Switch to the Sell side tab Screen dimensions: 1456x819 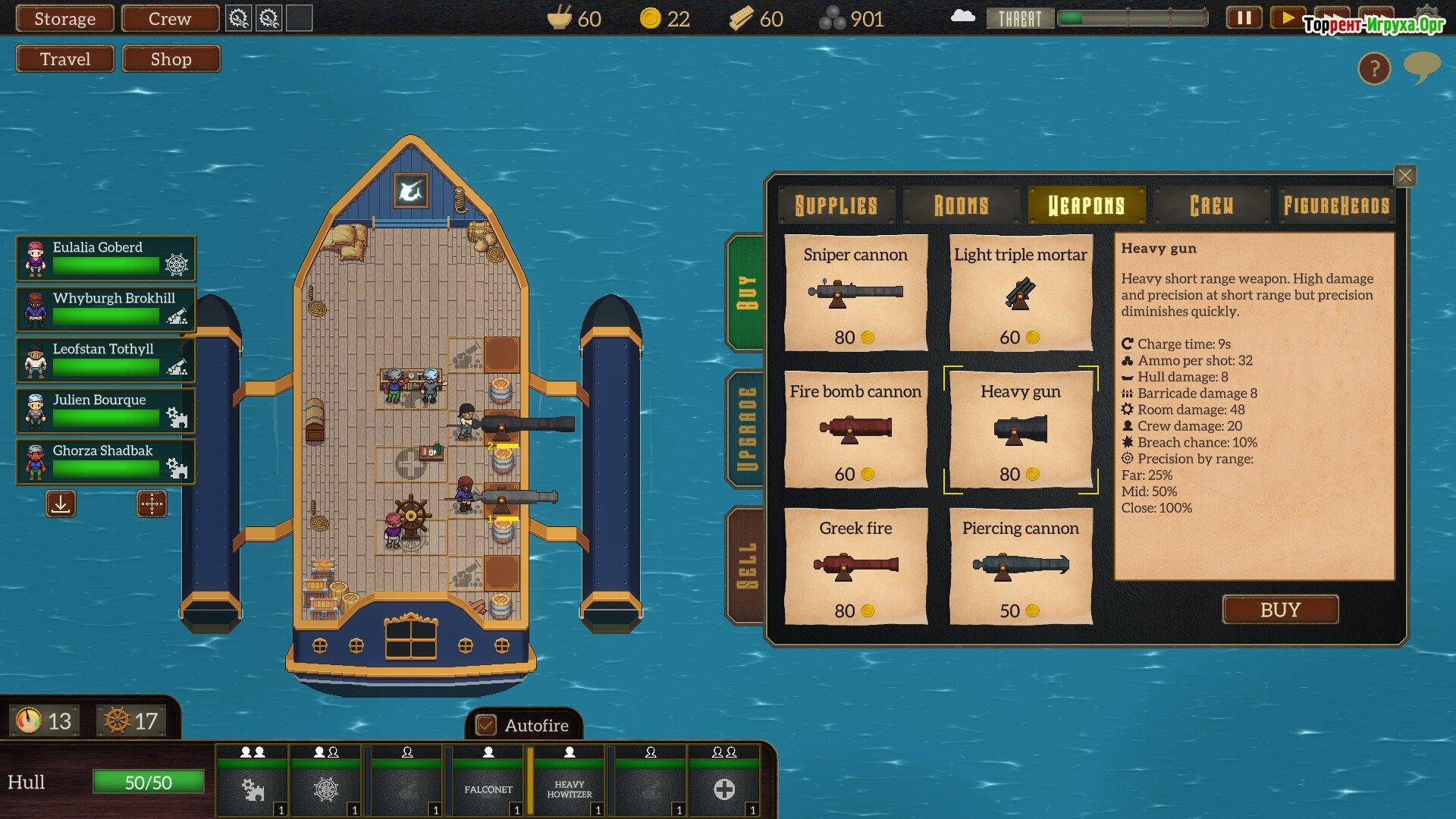(x=746, y=566)
